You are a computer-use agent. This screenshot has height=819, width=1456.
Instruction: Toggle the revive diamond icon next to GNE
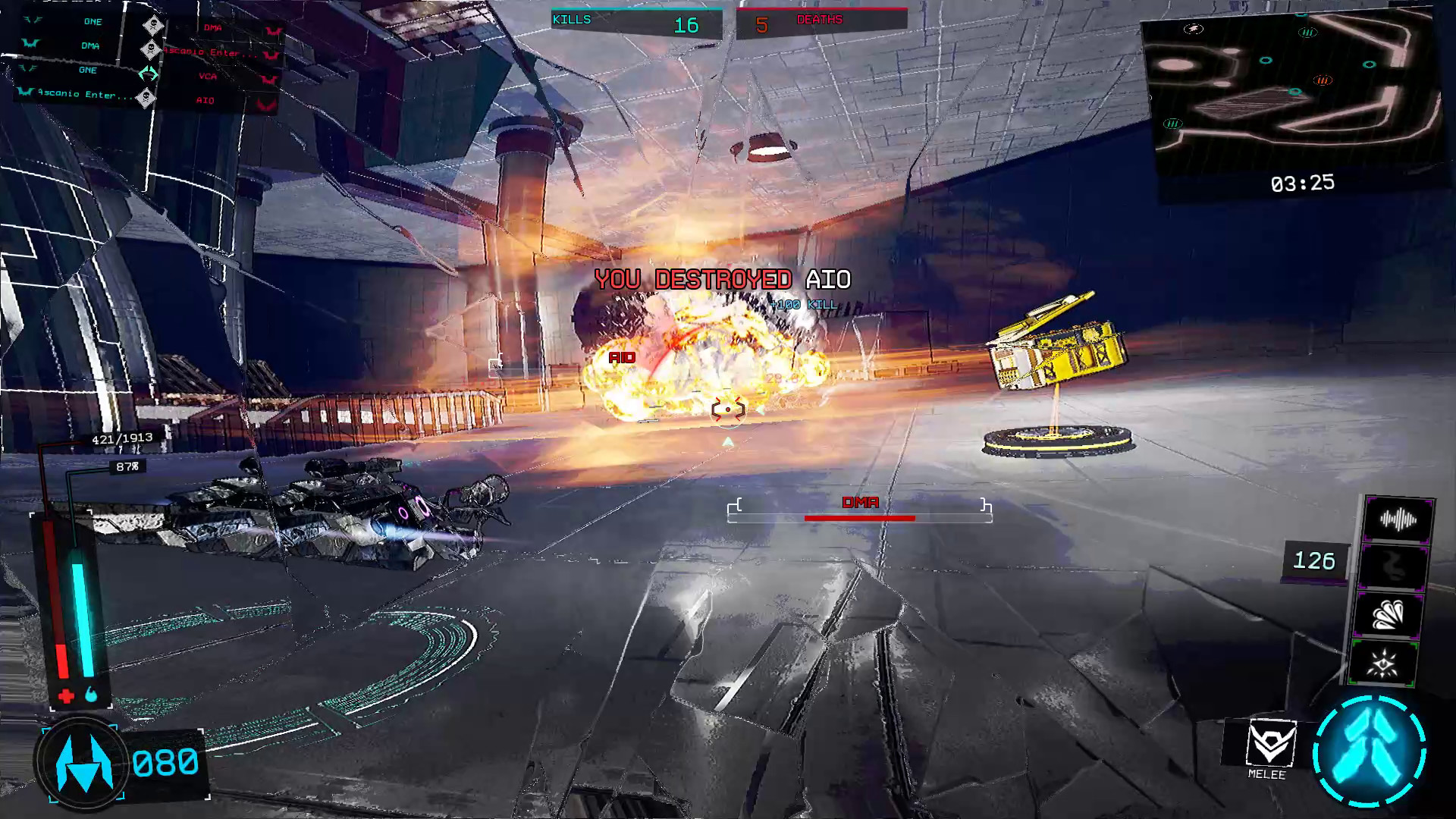tap(148, 73)
